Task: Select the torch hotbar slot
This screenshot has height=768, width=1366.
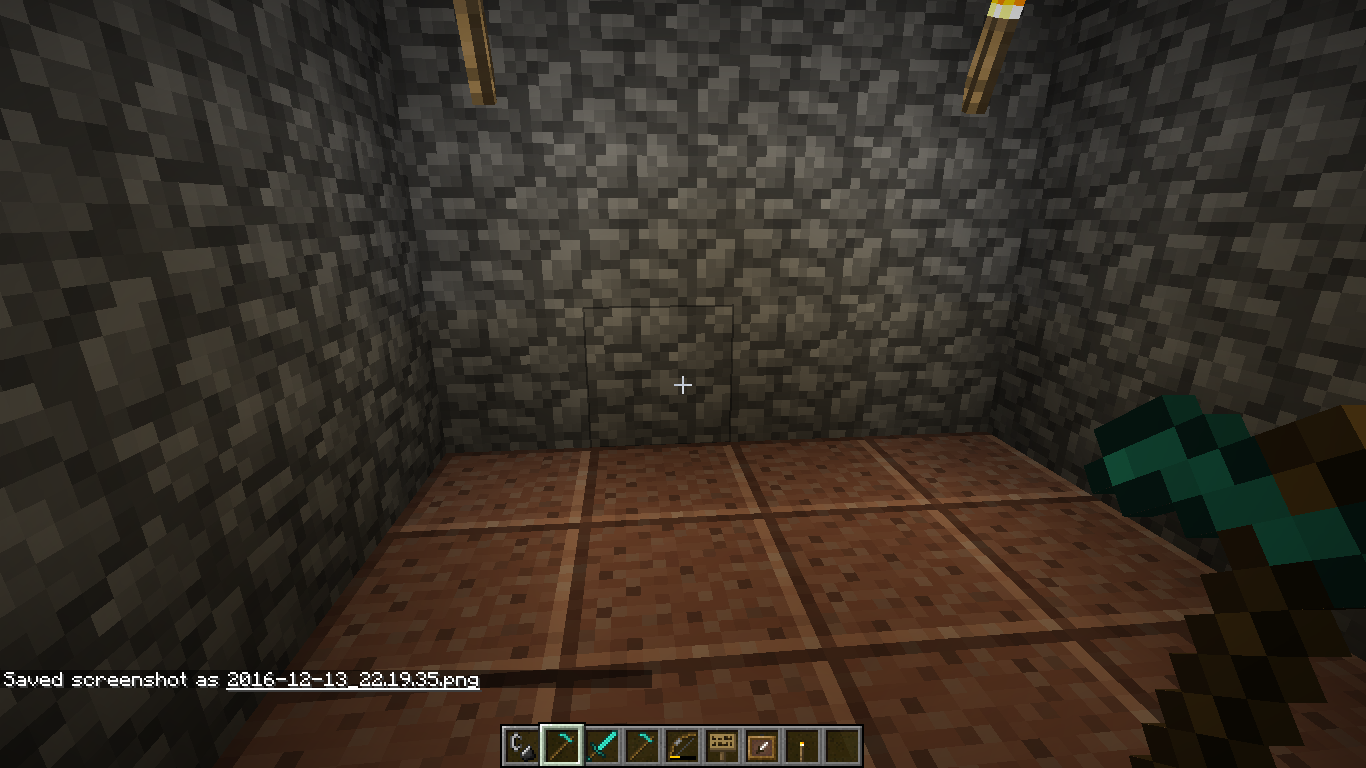Action: tap(801, 746)
